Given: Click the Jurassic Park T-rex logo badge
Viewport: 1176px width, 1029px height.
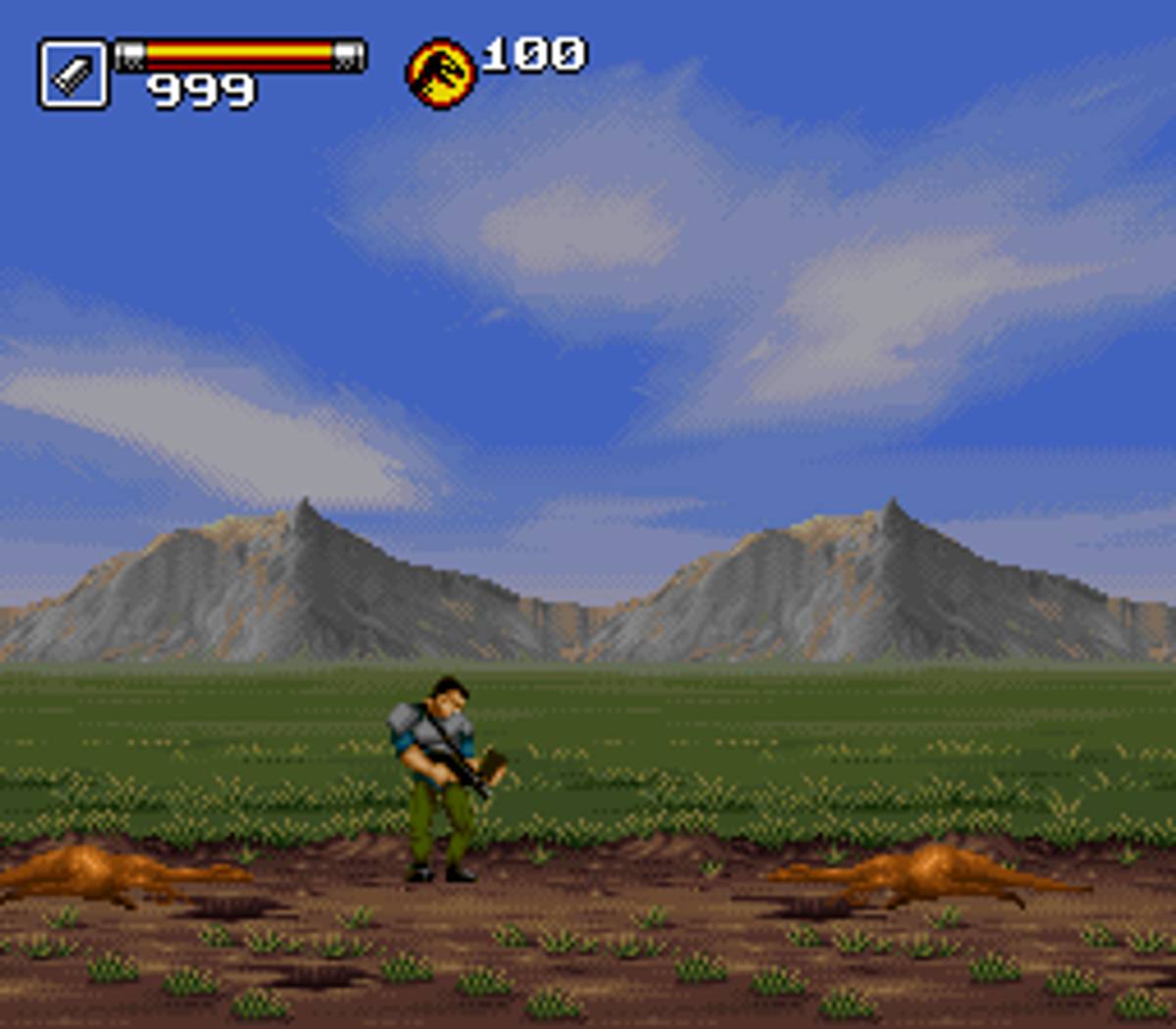Looking at the screenshot, I should click(x=441, y=73).
